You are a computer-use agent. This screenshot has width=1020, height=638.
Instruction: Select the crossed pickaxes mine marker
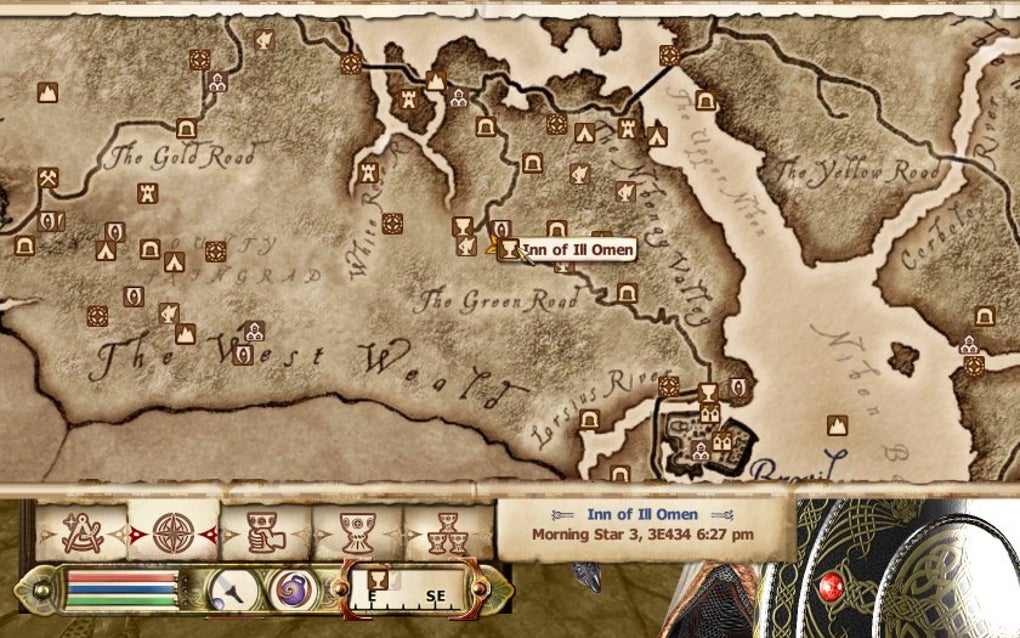point(47,177)
